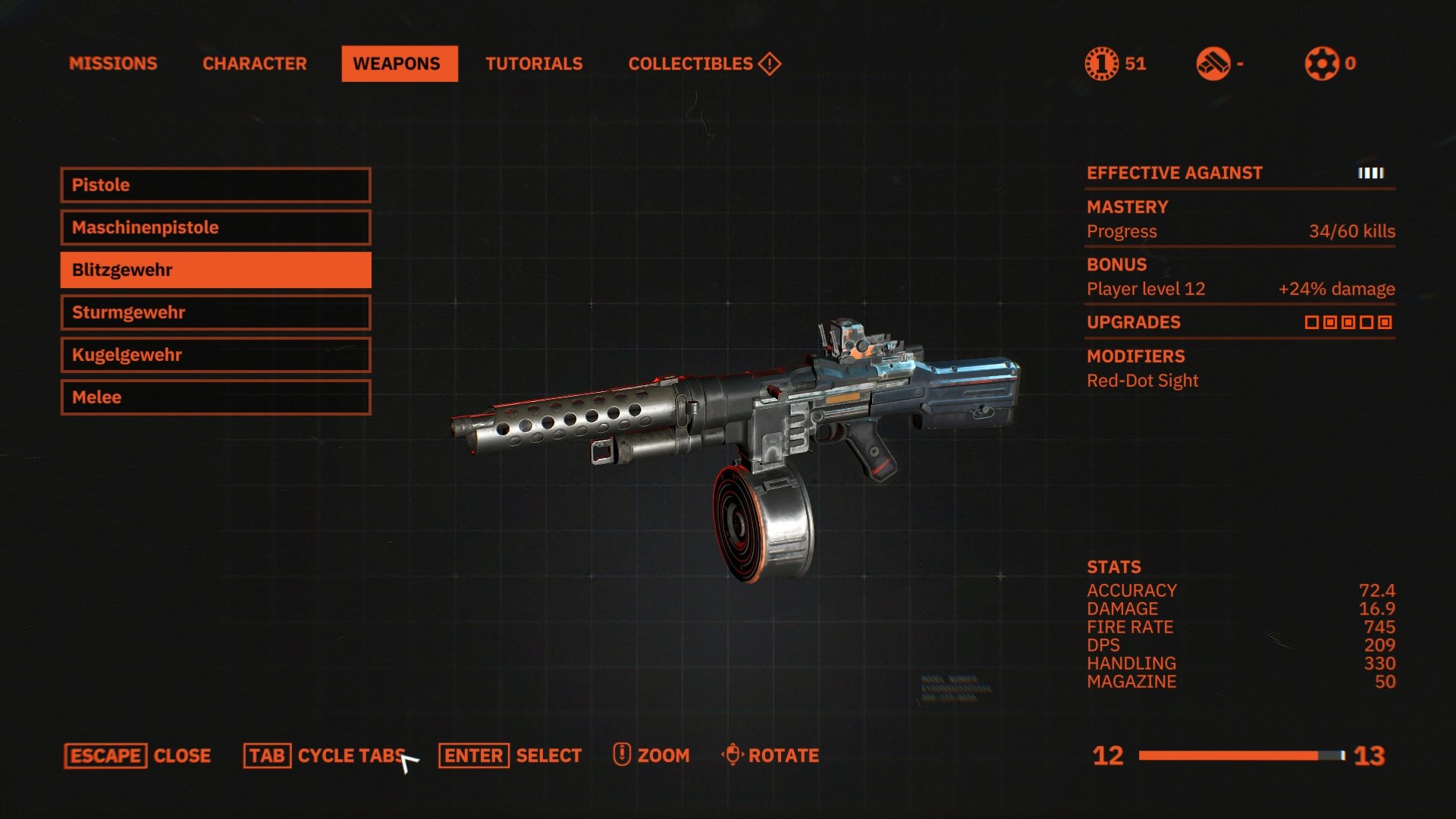The image size is (1456, 819).
Task: Click the effectiveness bars near EFFECTIVE AGAINST
Action: coord(1370,173)
